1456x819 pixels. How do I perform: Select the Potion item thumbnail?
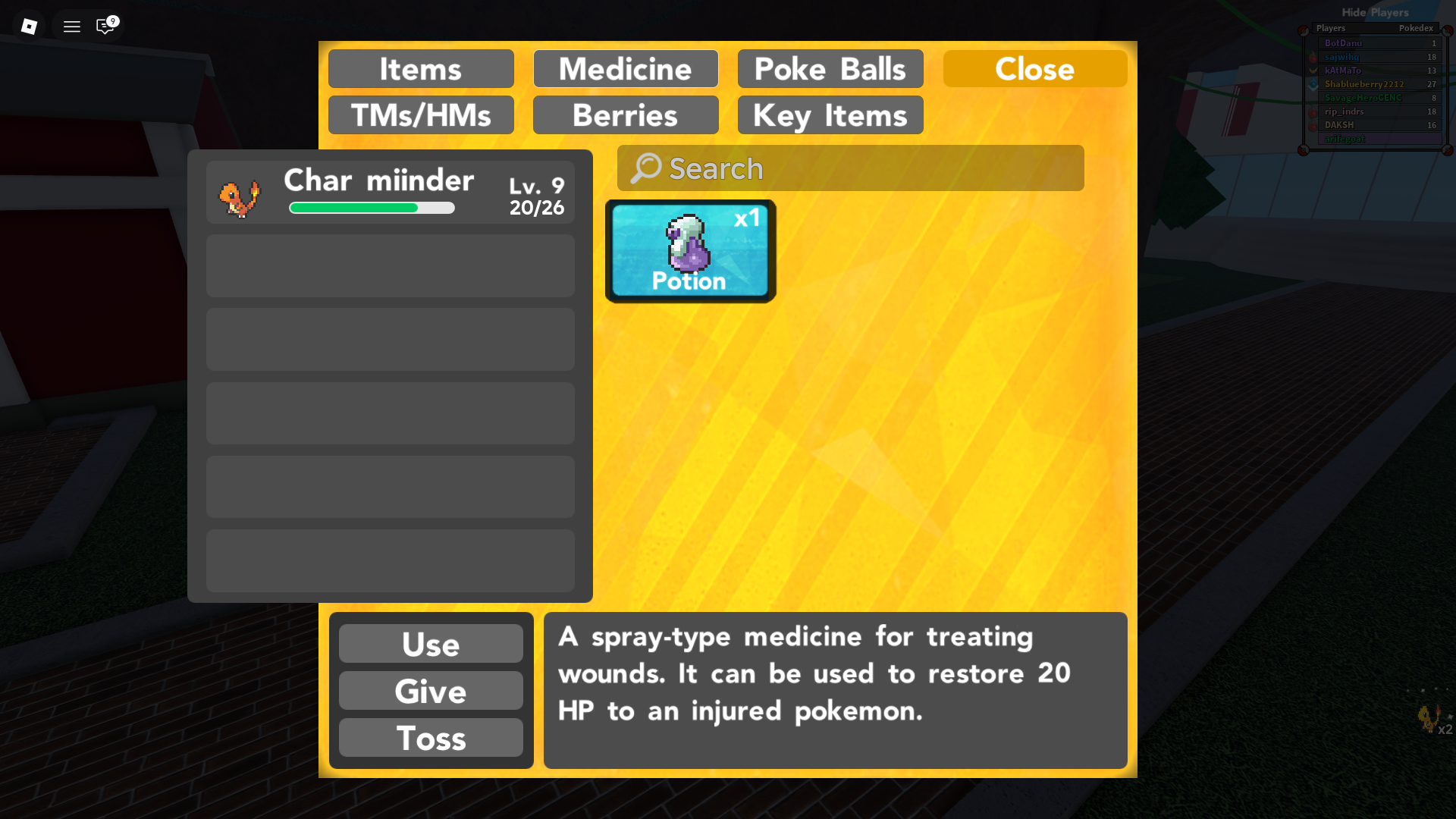[689, 250]
